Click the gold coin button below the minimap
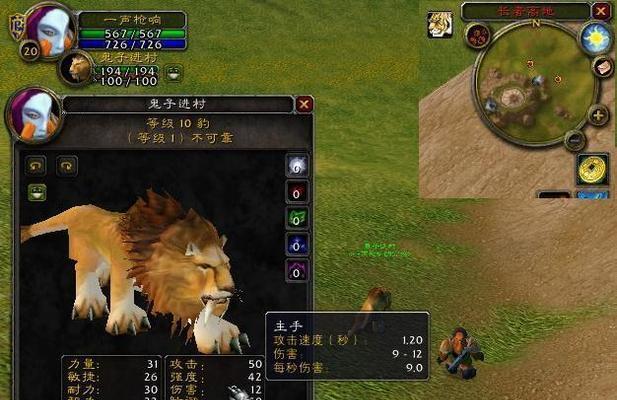617x400 pixels. click(x=593, y=168)
